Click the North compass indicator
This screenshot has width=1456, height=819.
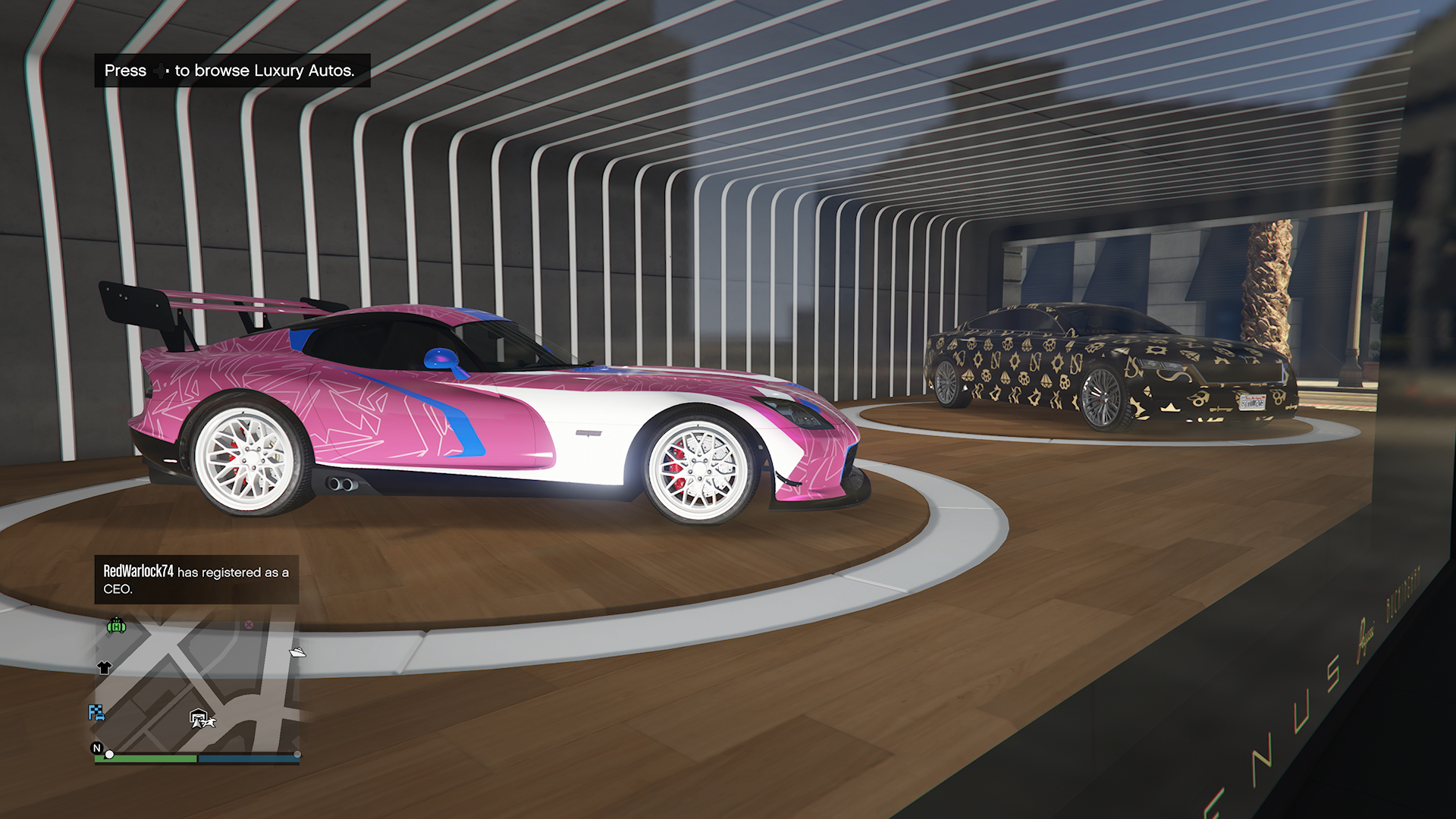[97, 748]
